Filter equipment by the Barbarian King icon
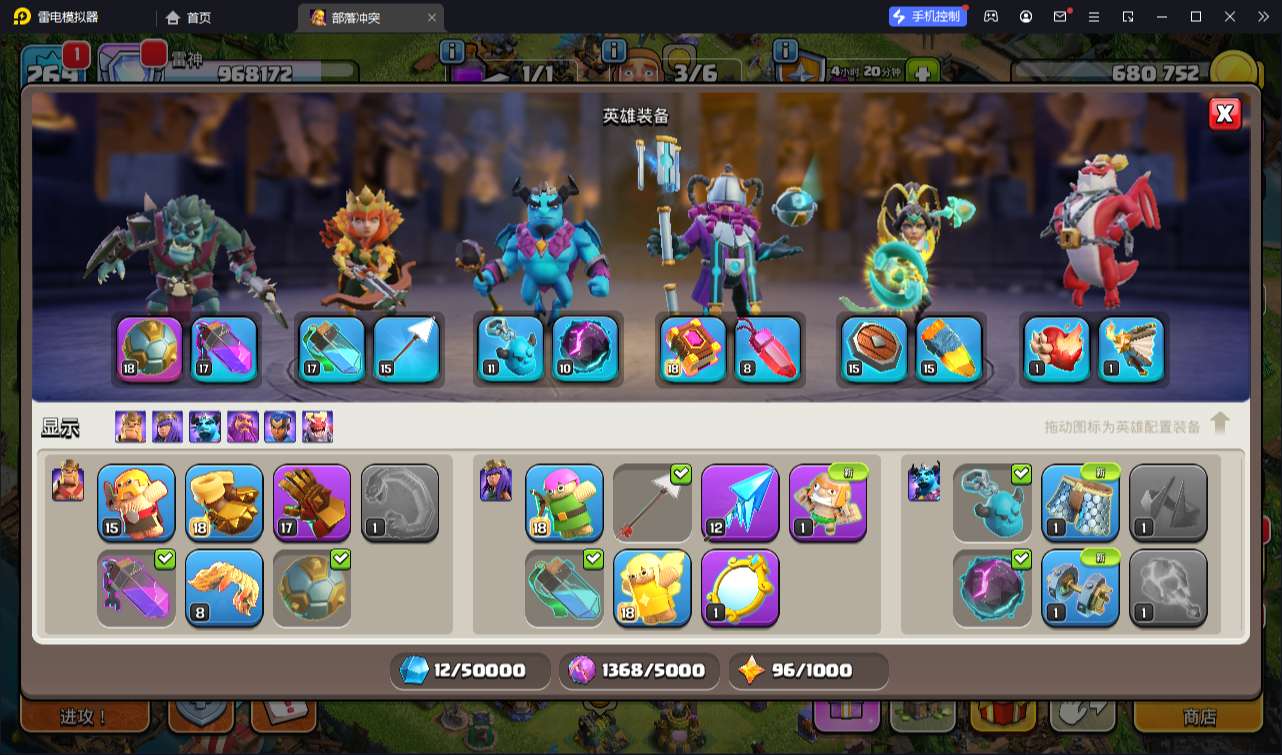 point(130,427)
